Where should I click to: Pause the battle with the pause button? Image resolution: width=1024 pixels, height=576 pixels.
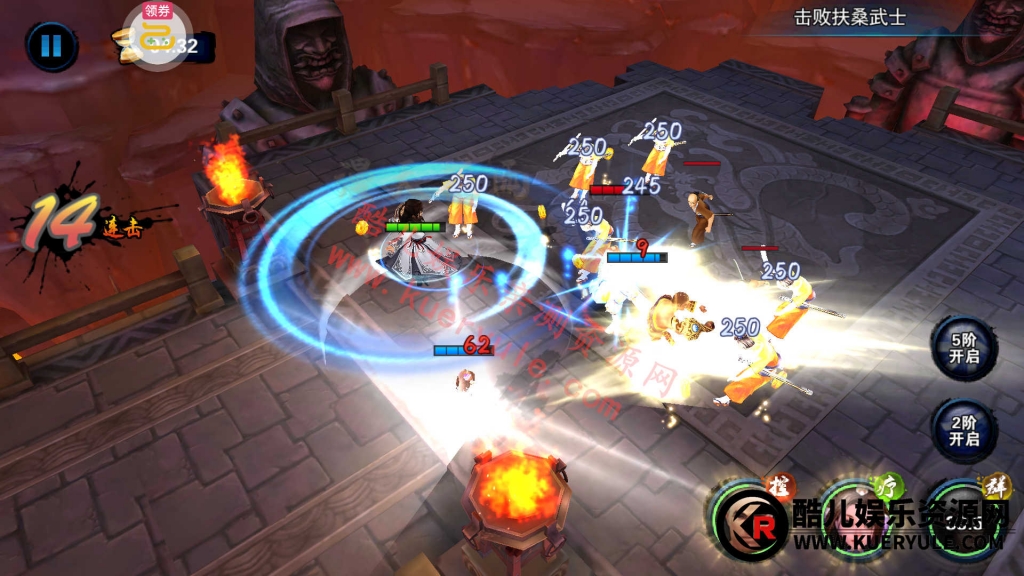click(51, 46)
